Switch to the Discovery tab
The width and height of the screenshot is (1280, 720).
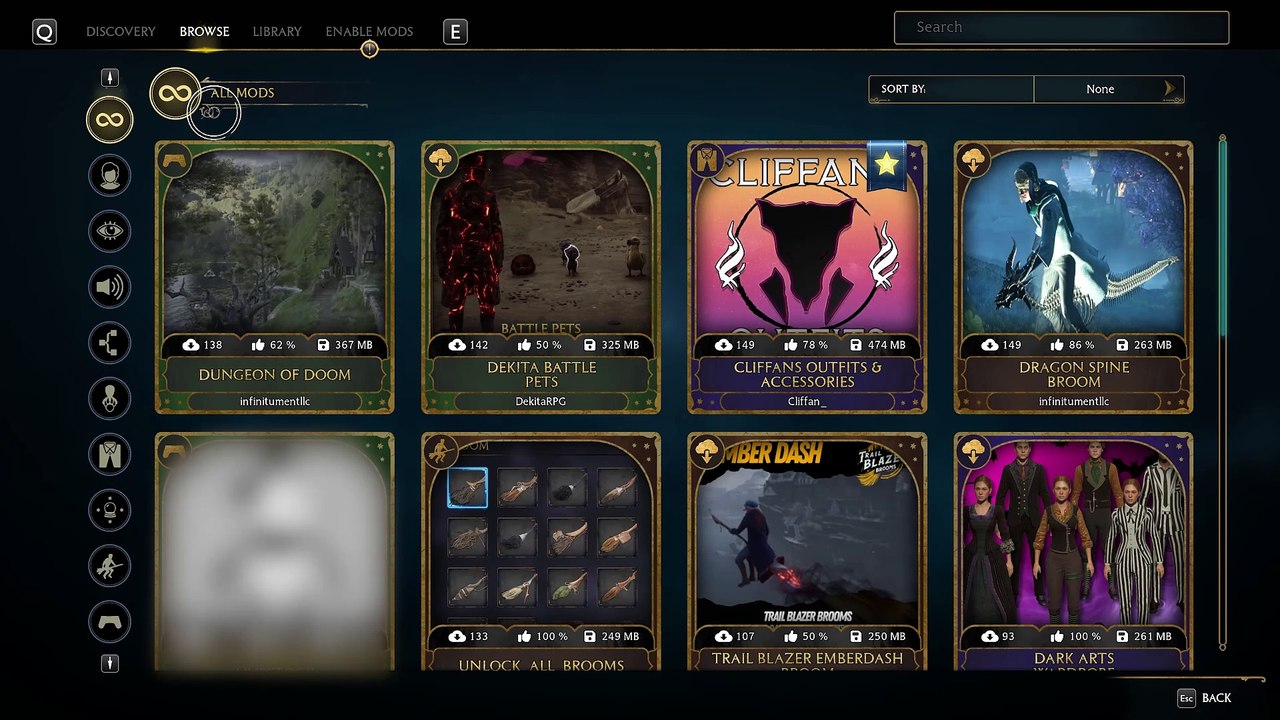pos(120,32)
